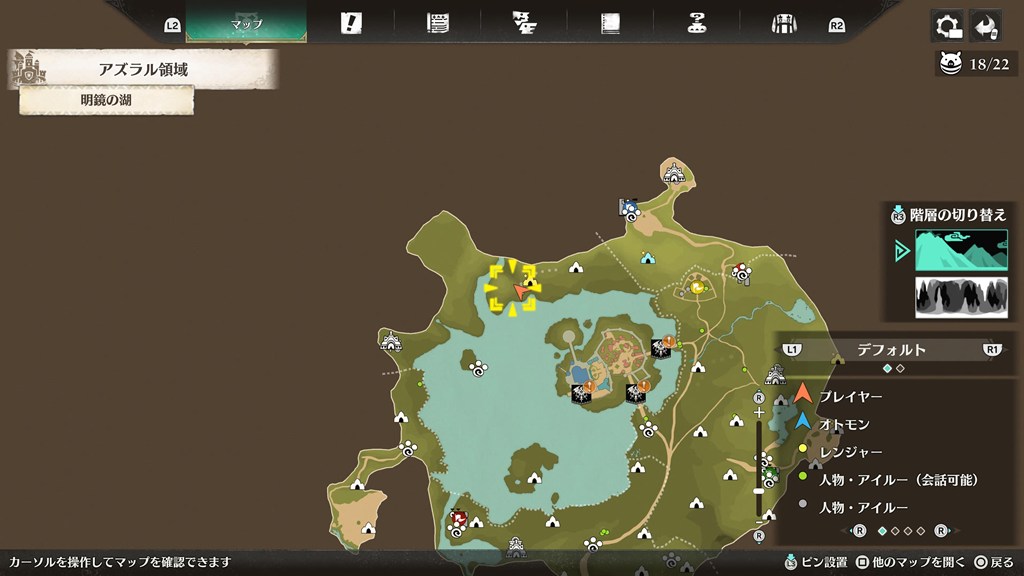Click the return arrow icon beside the gear
The image size is (1024, 576).
[x=985, y=26]
